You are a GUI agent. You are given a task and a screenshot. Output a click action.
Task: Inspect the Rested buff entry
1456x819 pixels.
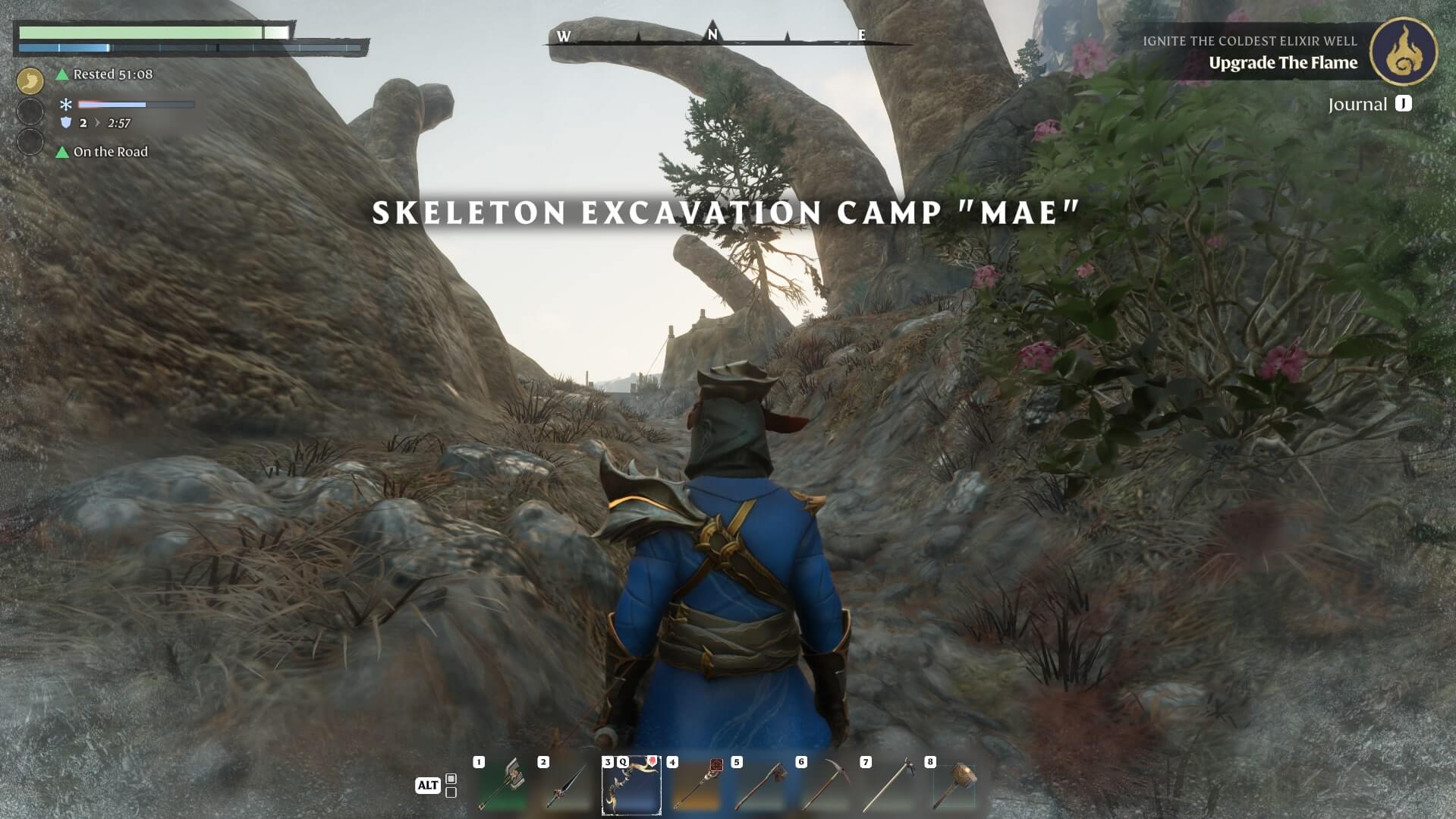[112, 74]
